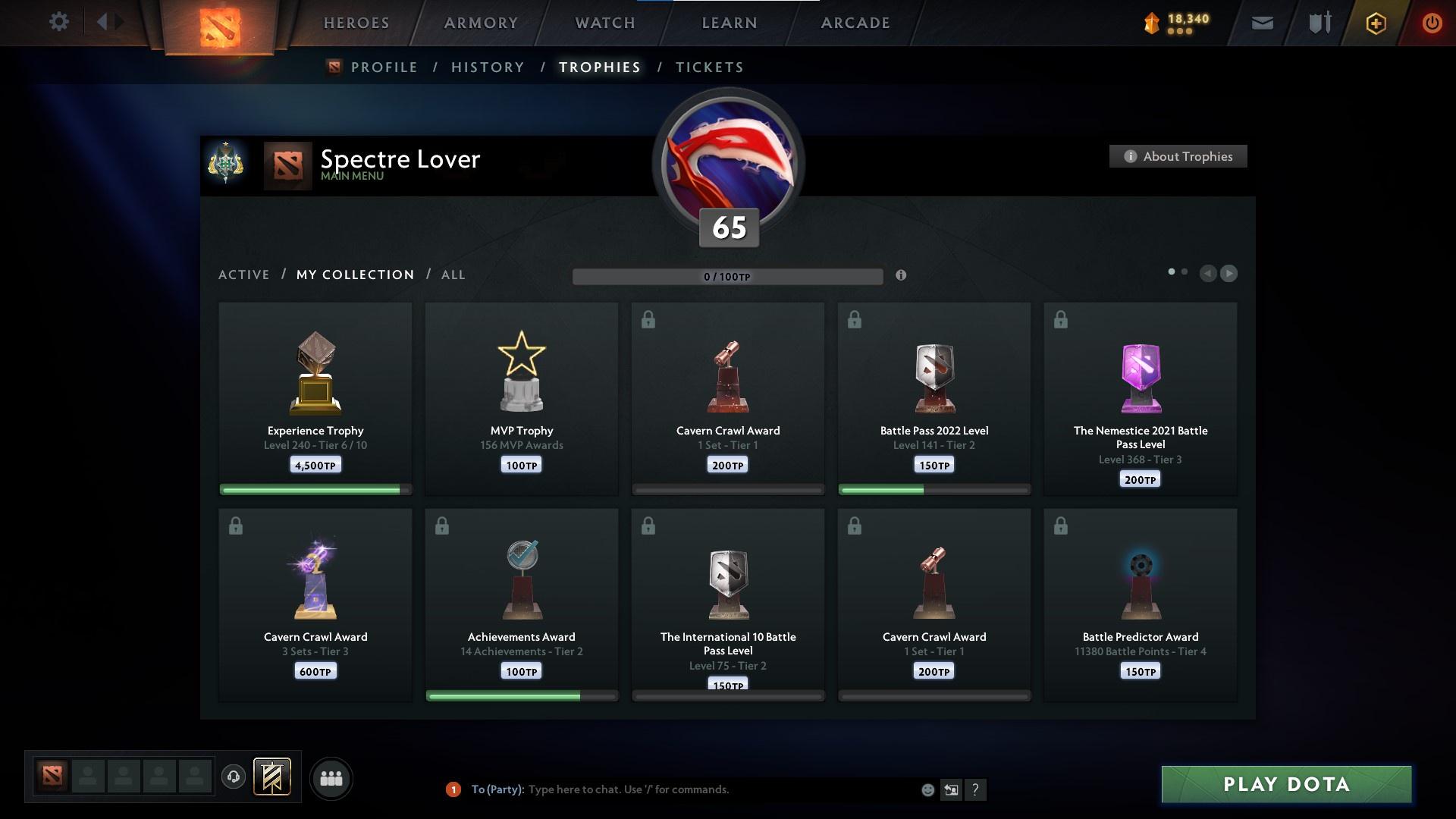Click the power button to exit Dota
This screenshot has width=1456, height=819.
[x=1432, y=23]
